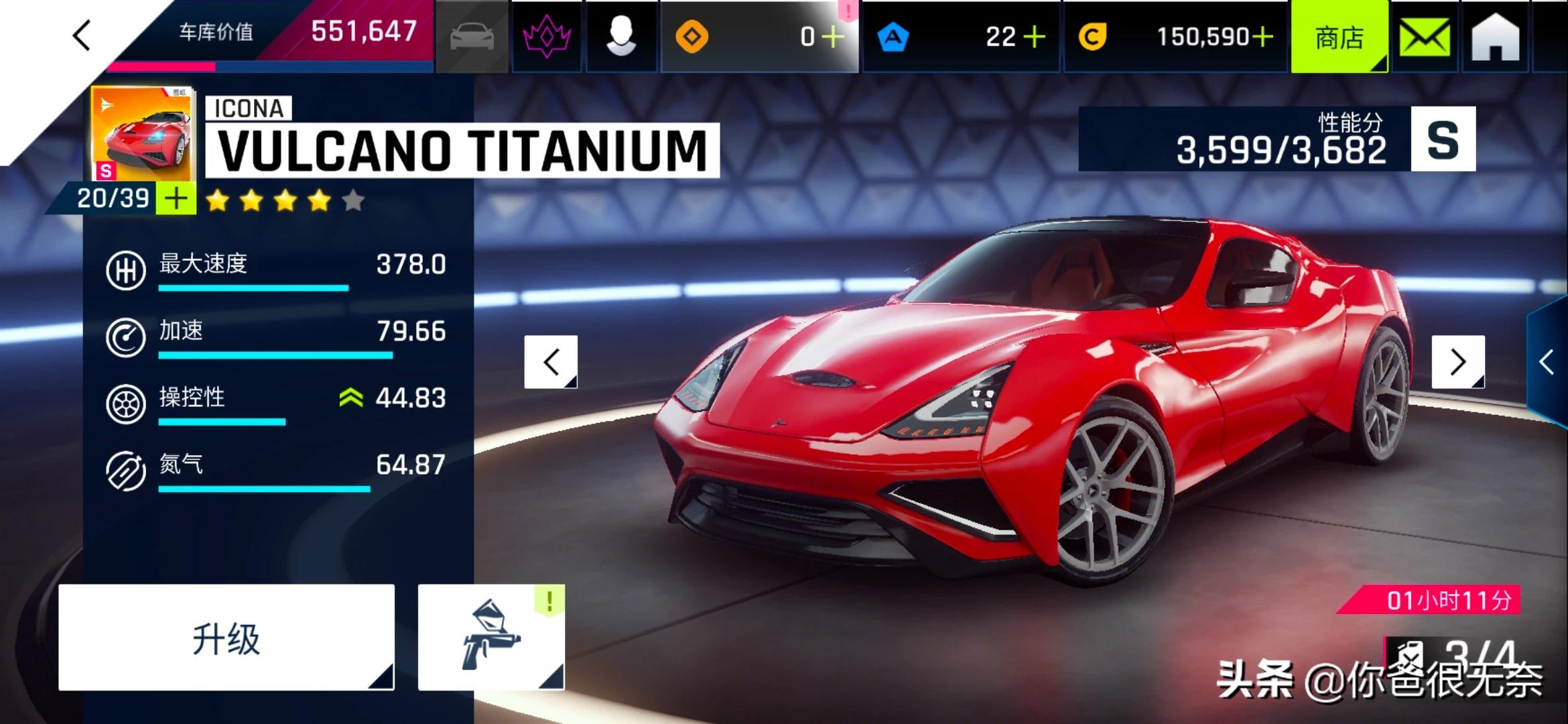Open the purple crown icon menu
This screenshot has width=1568, height=724.
547,36
